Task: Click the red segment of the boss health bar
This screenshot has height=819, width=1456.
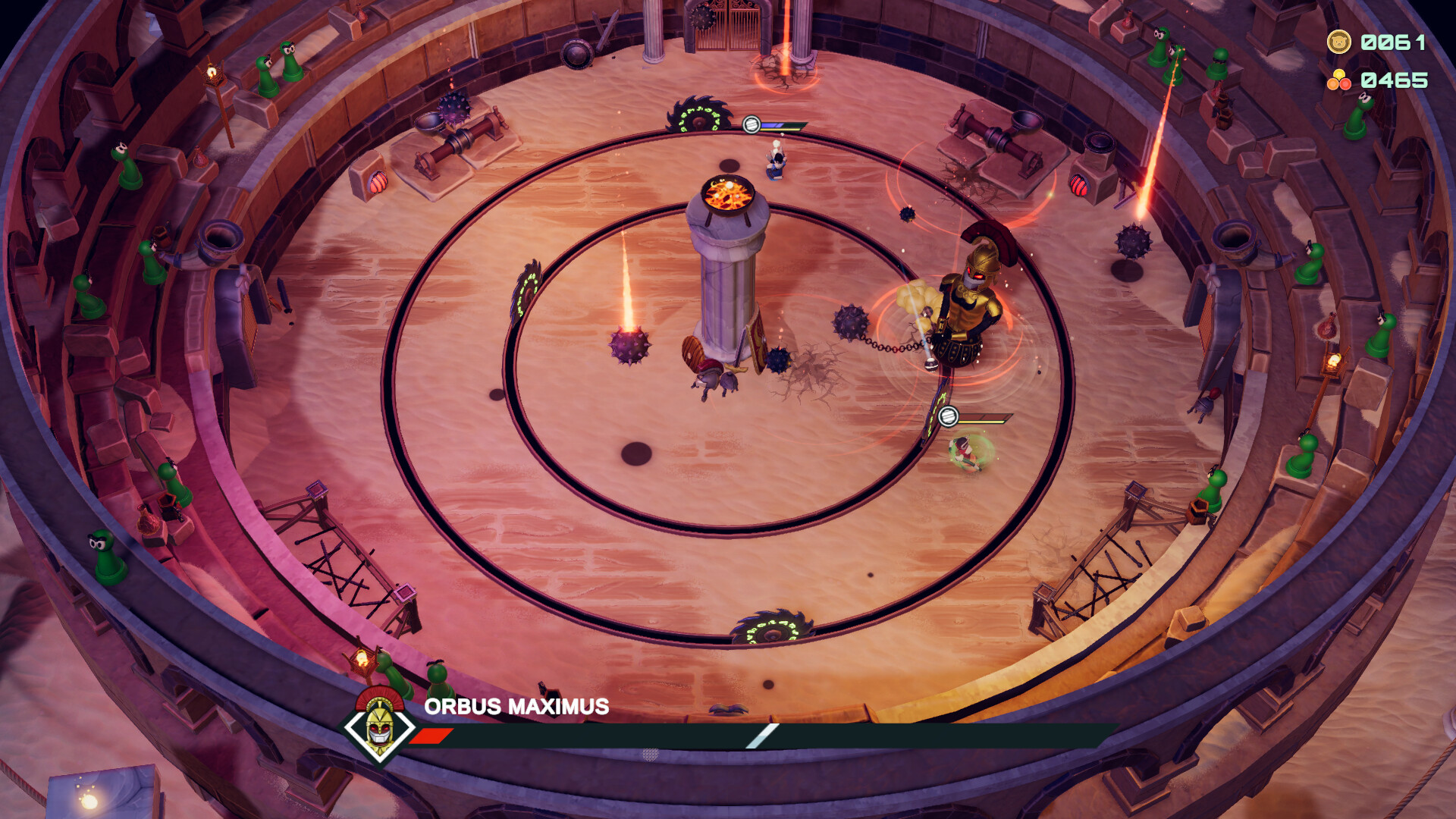Action: [x=432, y=734]
